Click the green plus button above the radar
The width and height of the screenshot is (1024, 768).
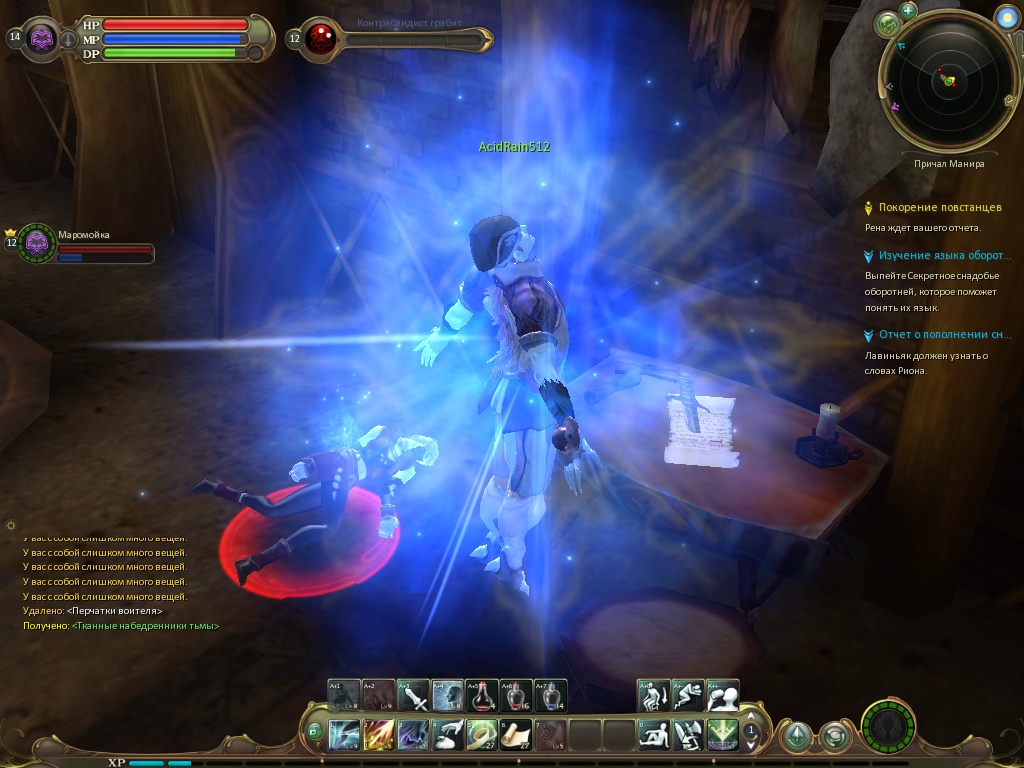coord(908,11)
